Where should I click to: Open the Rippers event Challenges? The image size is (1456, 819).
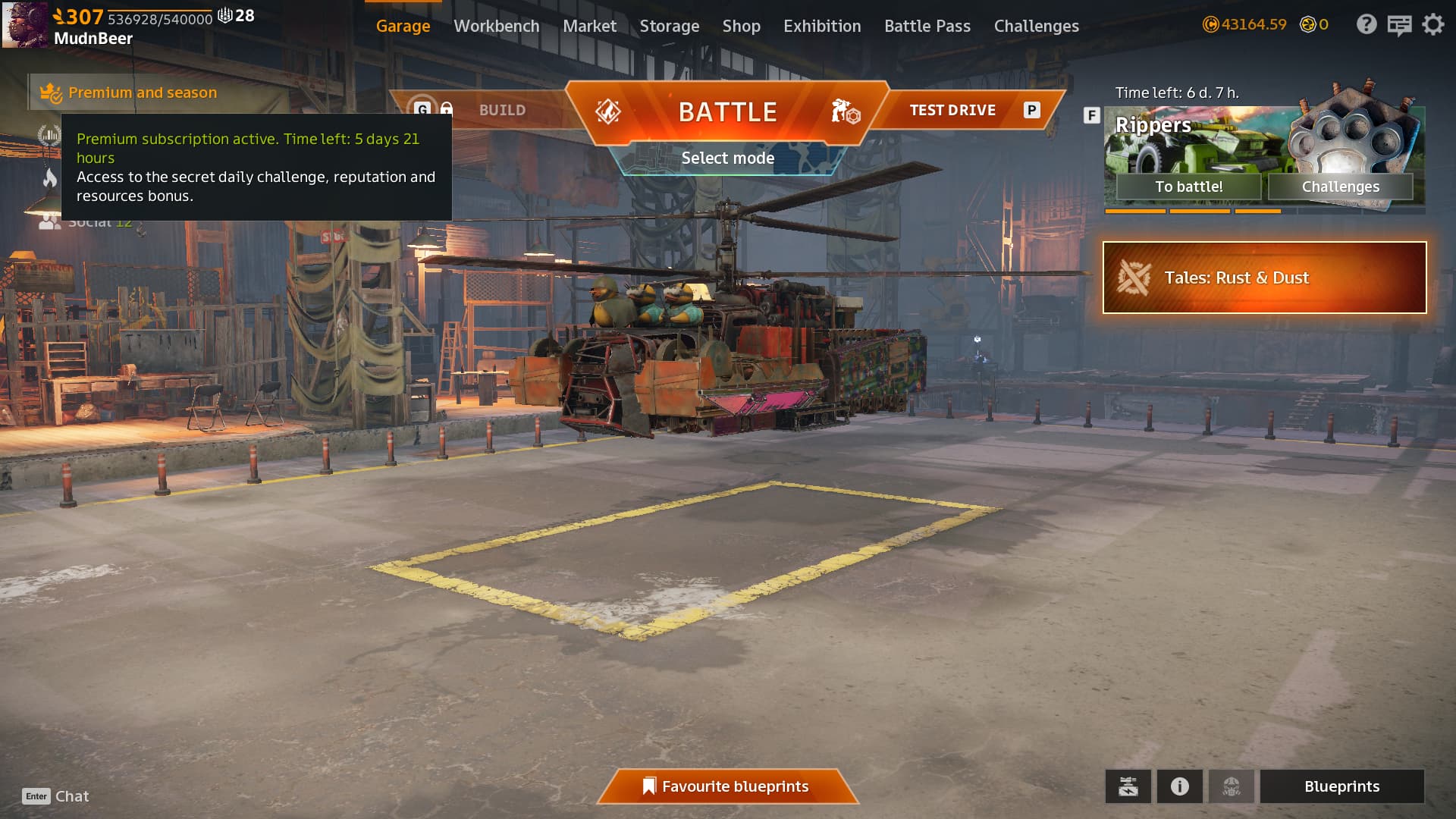(x=1340, y=187)
